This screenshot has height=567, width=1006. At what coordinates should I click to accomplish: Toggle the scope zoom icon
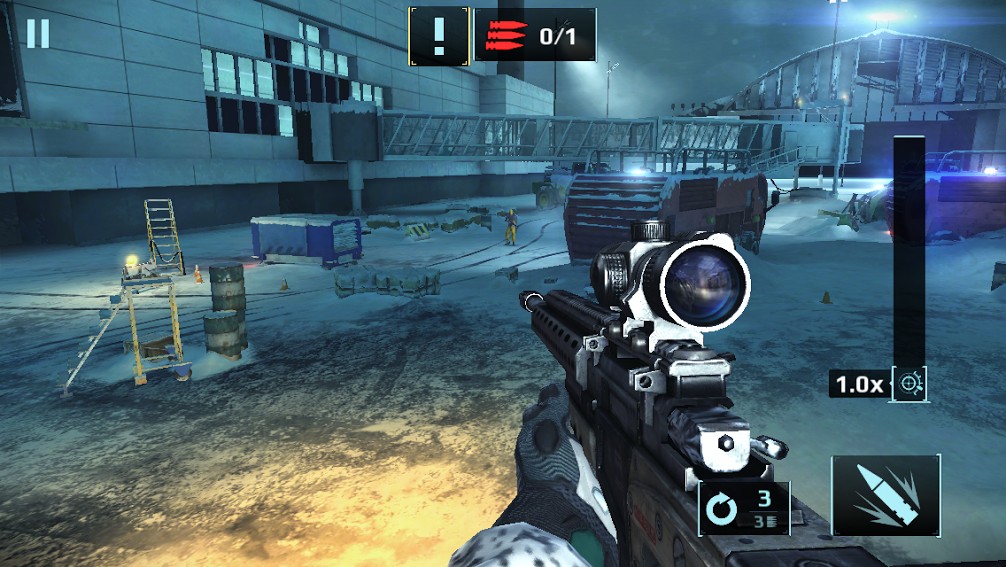910,383
